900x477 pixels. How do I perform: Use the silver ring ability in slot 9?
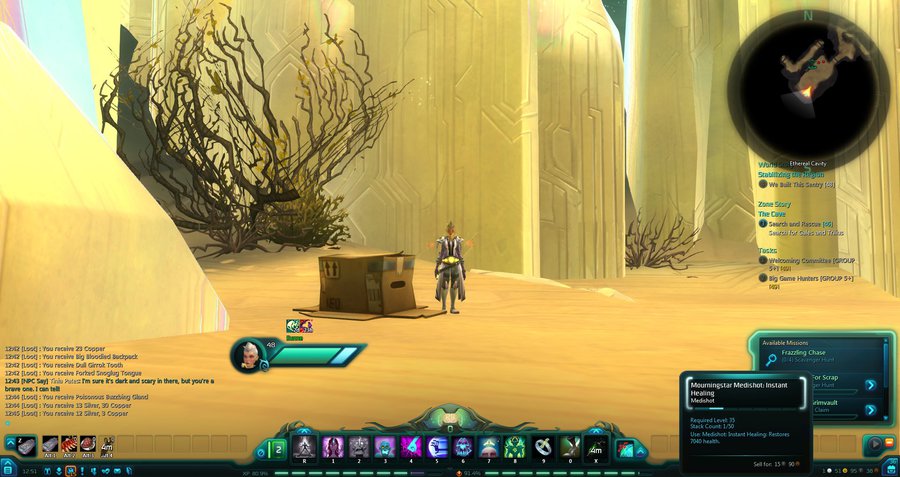coord(543,446)
